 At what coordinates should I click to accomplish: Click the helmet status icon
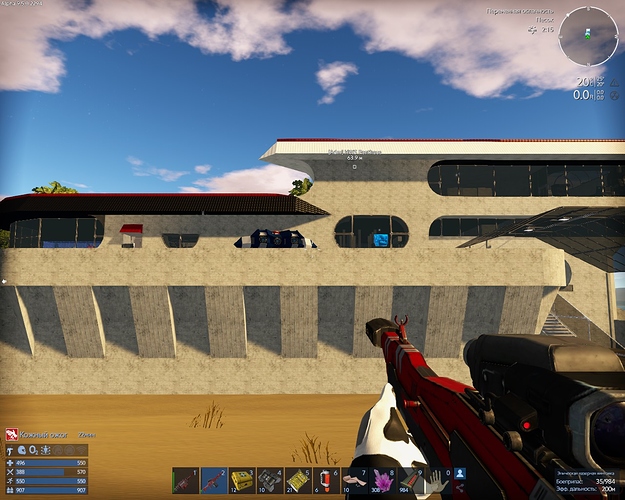(x=22, y=451)
